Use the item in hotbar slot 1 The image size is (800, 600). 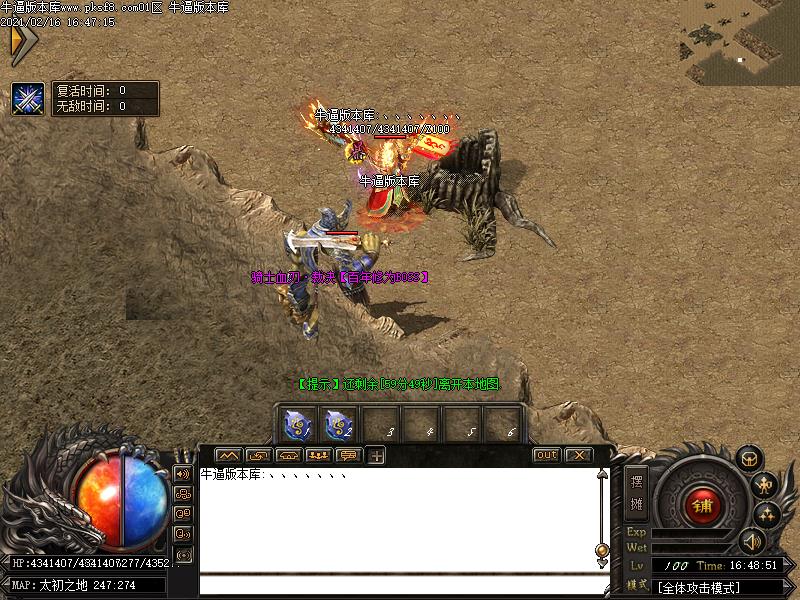[x=297, y=425]
